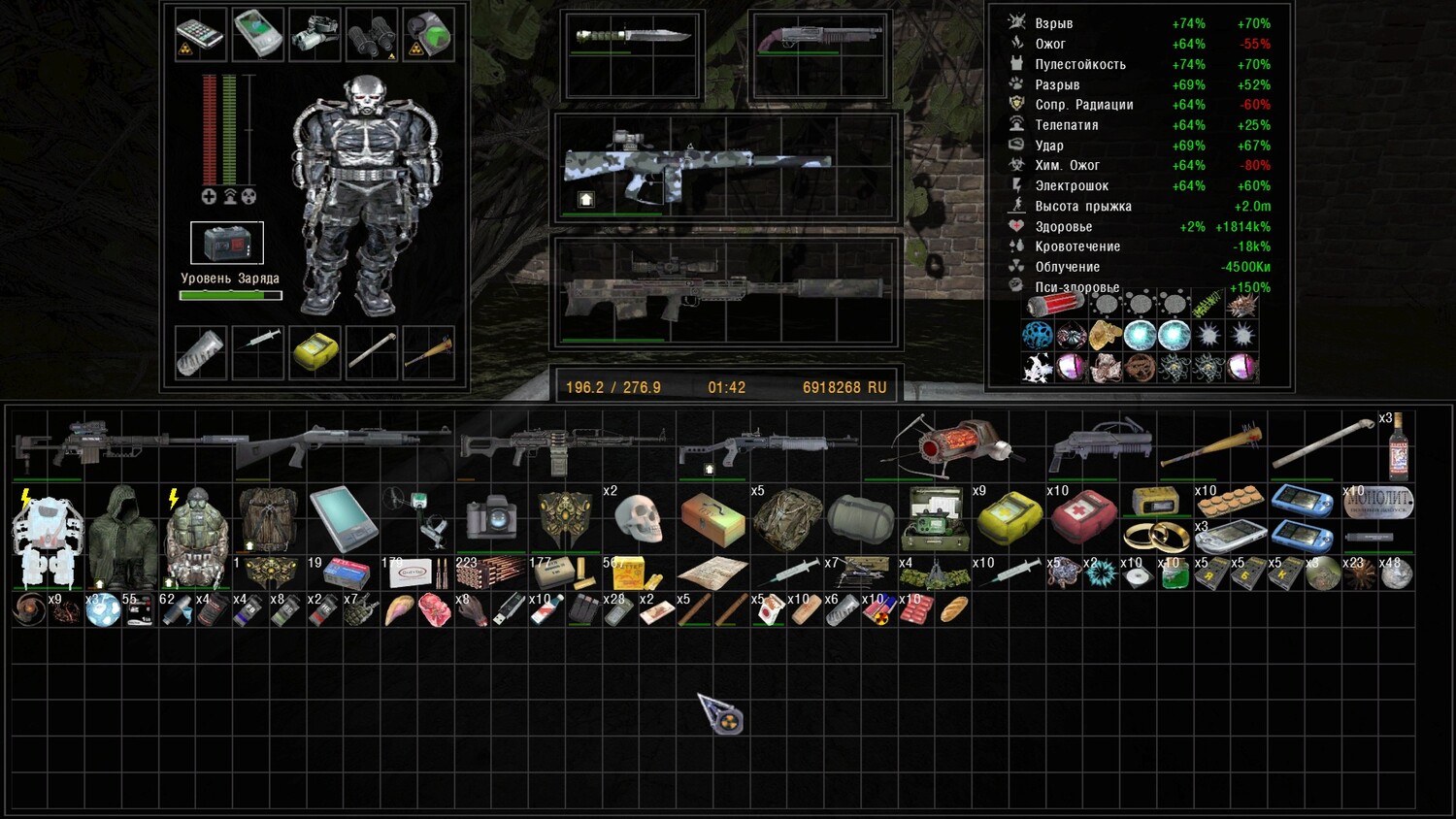This screenshot has height=819, width=1456.
Task: Pick the vodka bottle stack
Action: click(x=1398, y=449)
